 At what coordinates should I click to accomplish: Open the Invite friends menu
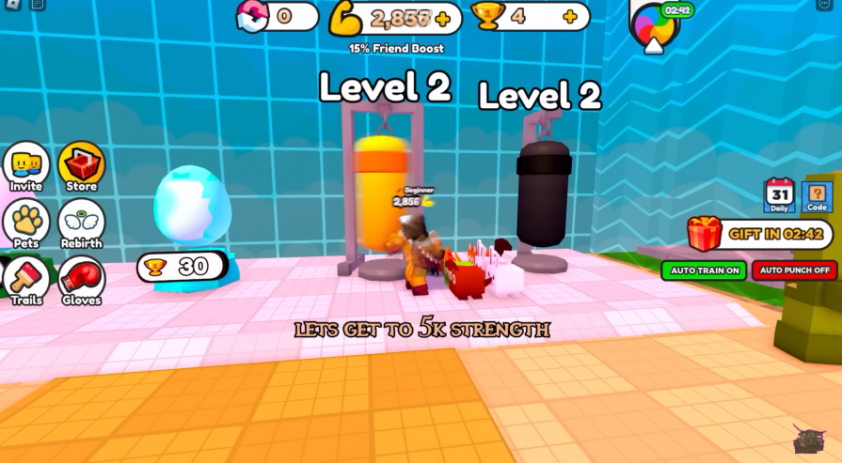[26, 166]
